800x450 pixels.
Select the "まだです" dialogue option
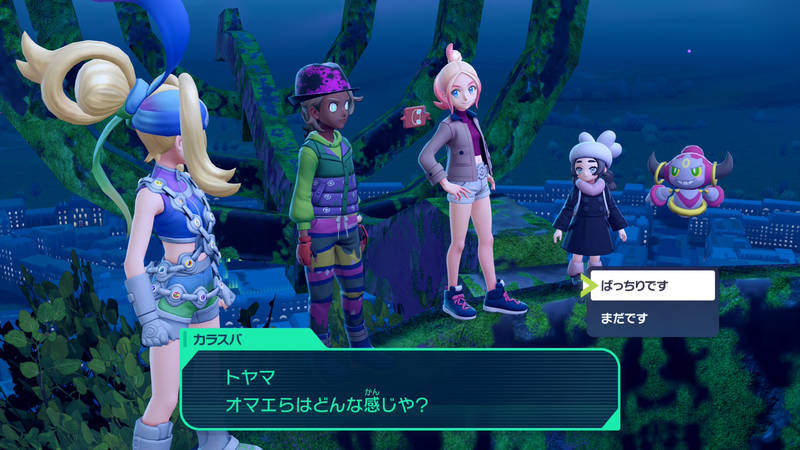651,319
